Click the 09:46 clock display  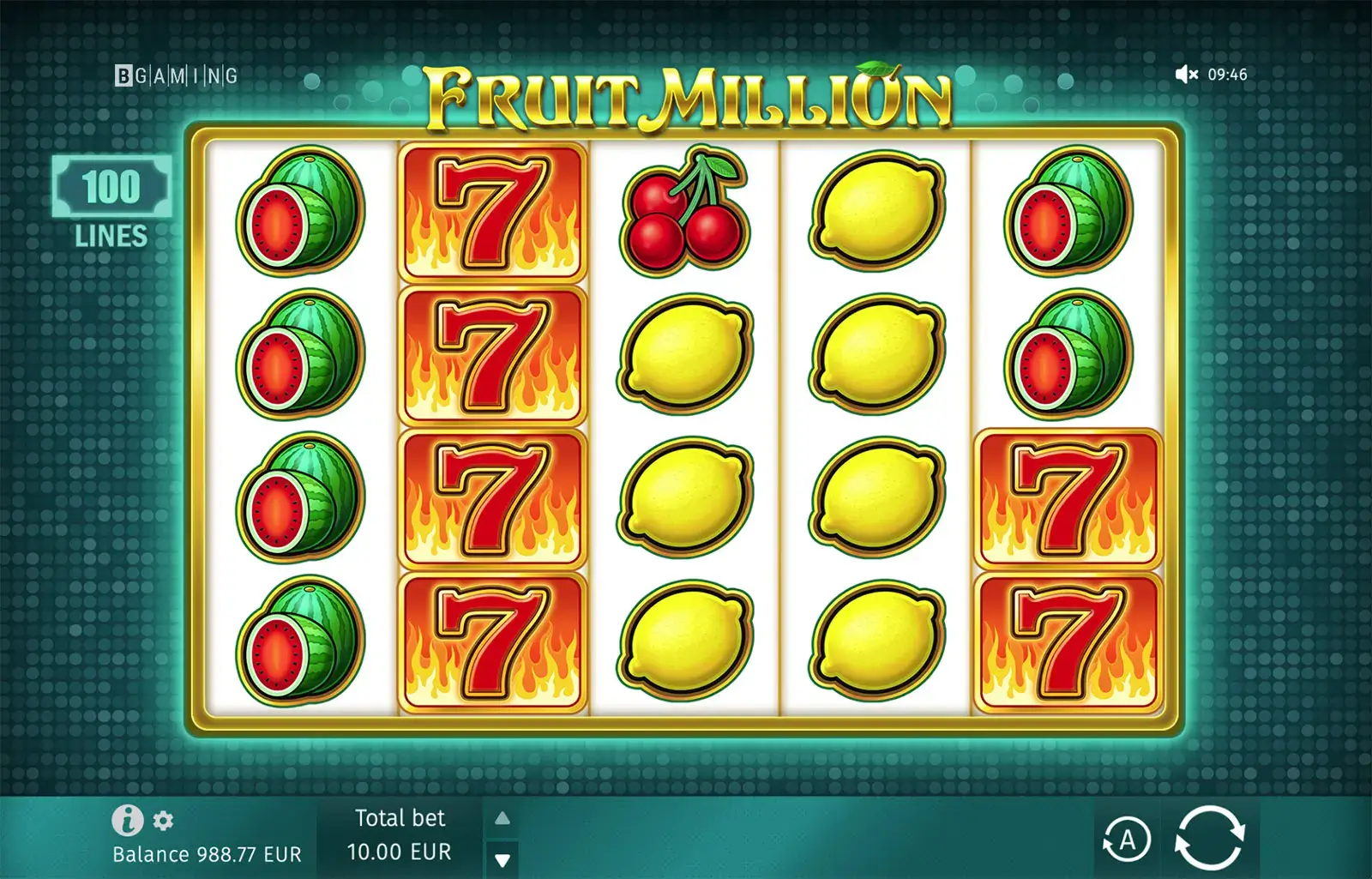[1229, 75]
